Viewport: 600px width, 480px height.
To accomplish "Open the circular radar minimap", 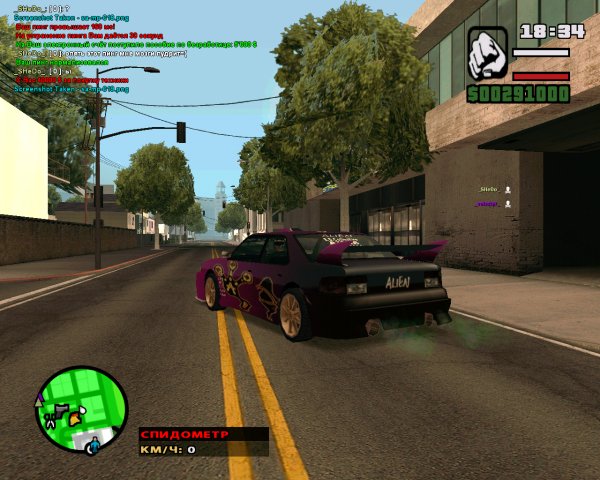I will point(82,408).
